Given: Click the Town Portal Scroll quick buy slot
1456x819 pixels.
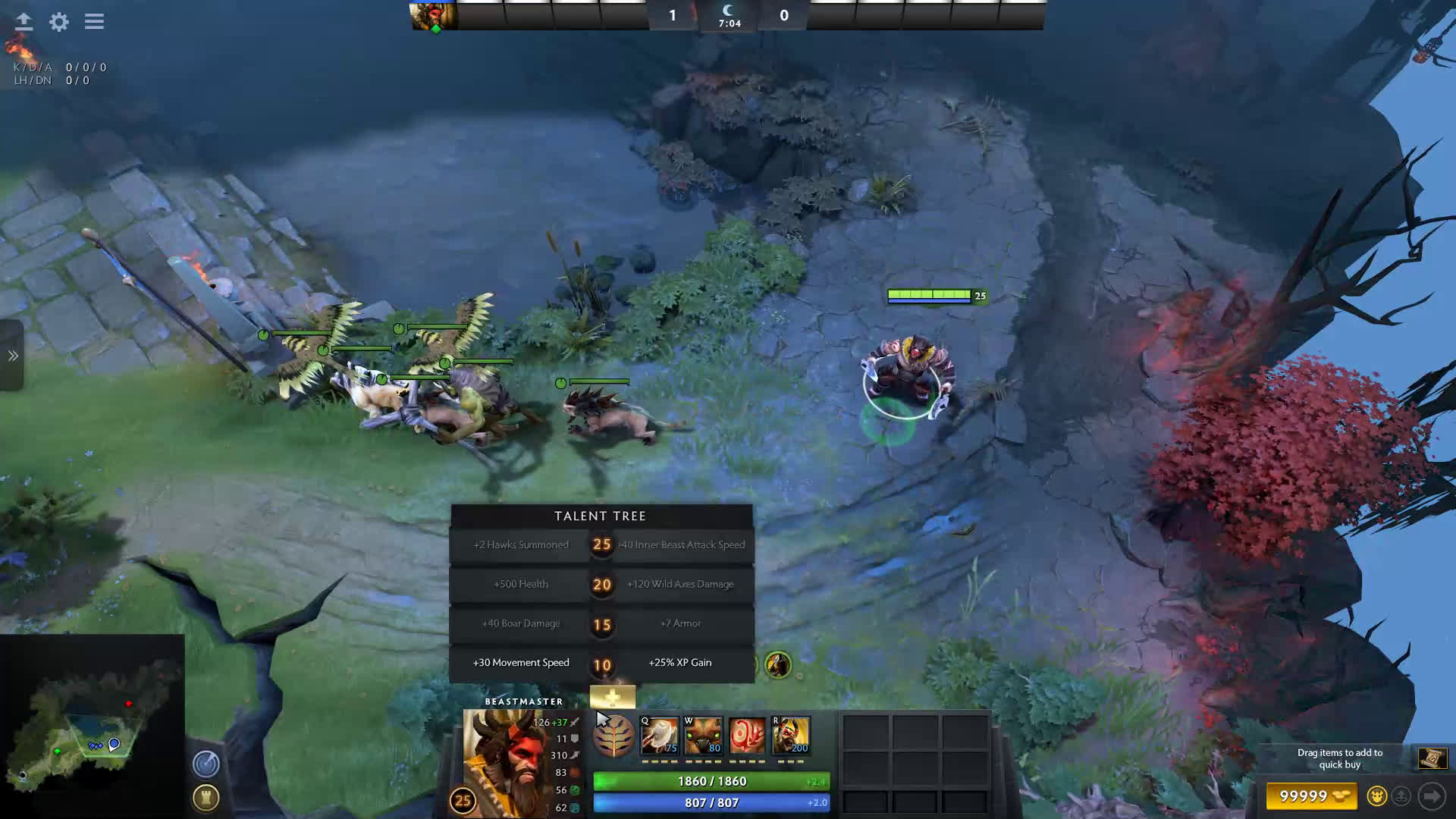Looking at the screenshot, I should tap(1432, 758).
